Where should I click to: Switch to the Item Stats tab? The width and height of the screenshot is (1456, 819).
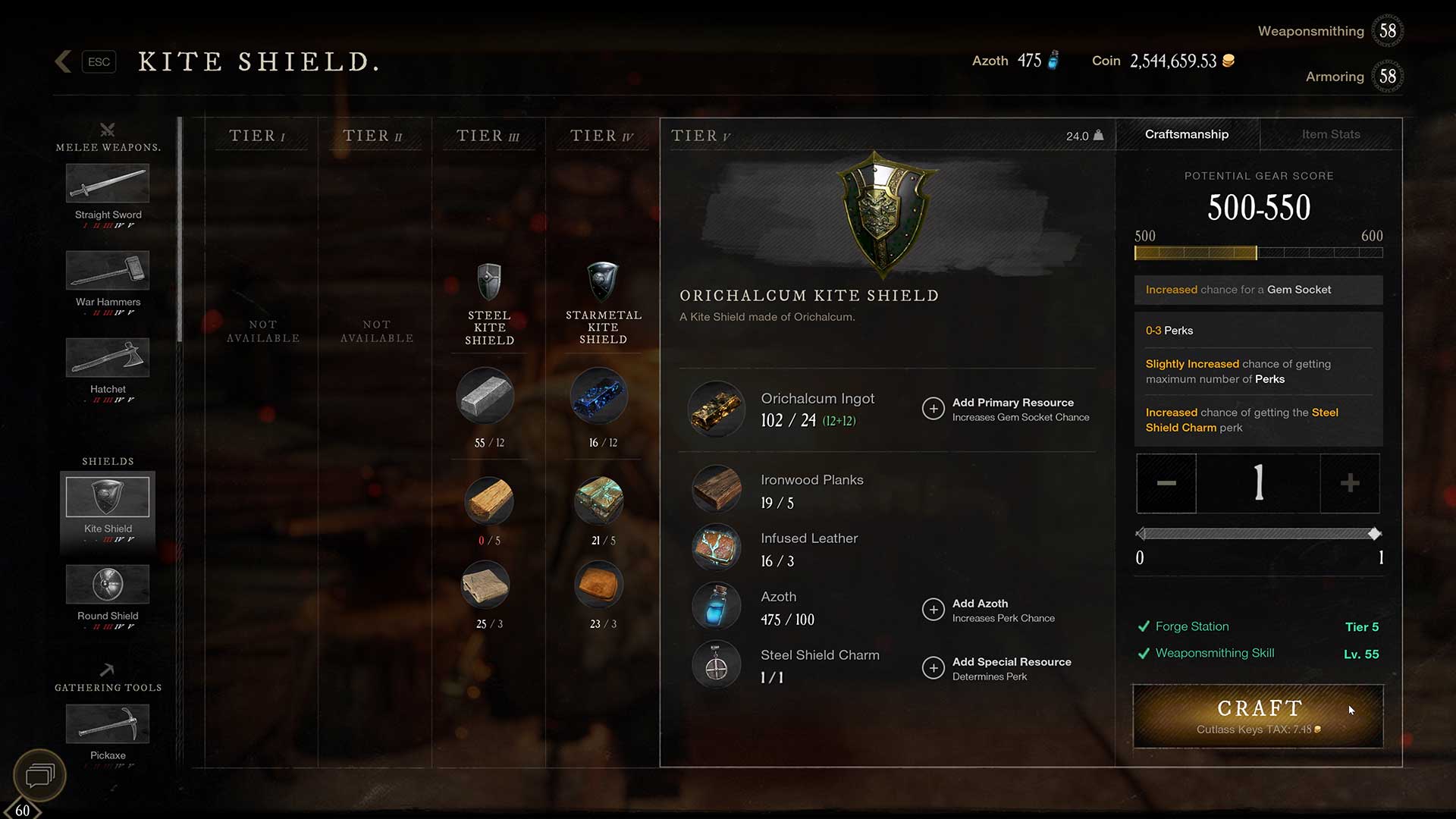point(1330,134)
